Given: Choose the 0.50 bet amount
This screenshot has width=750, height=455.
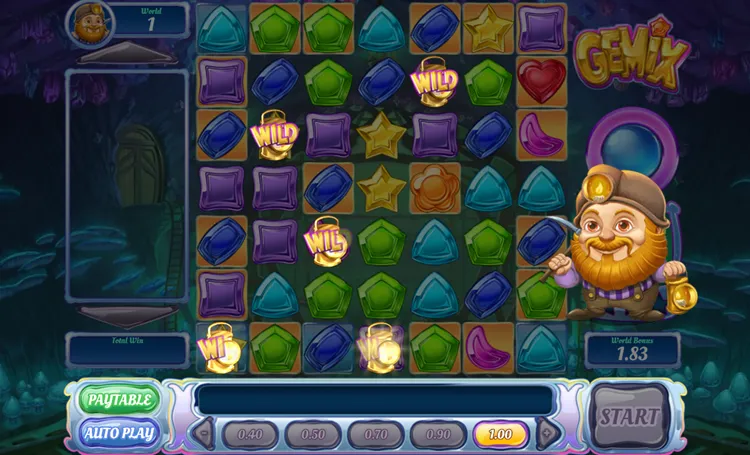Looking at the screenshot, I should [x=313, y=434].
